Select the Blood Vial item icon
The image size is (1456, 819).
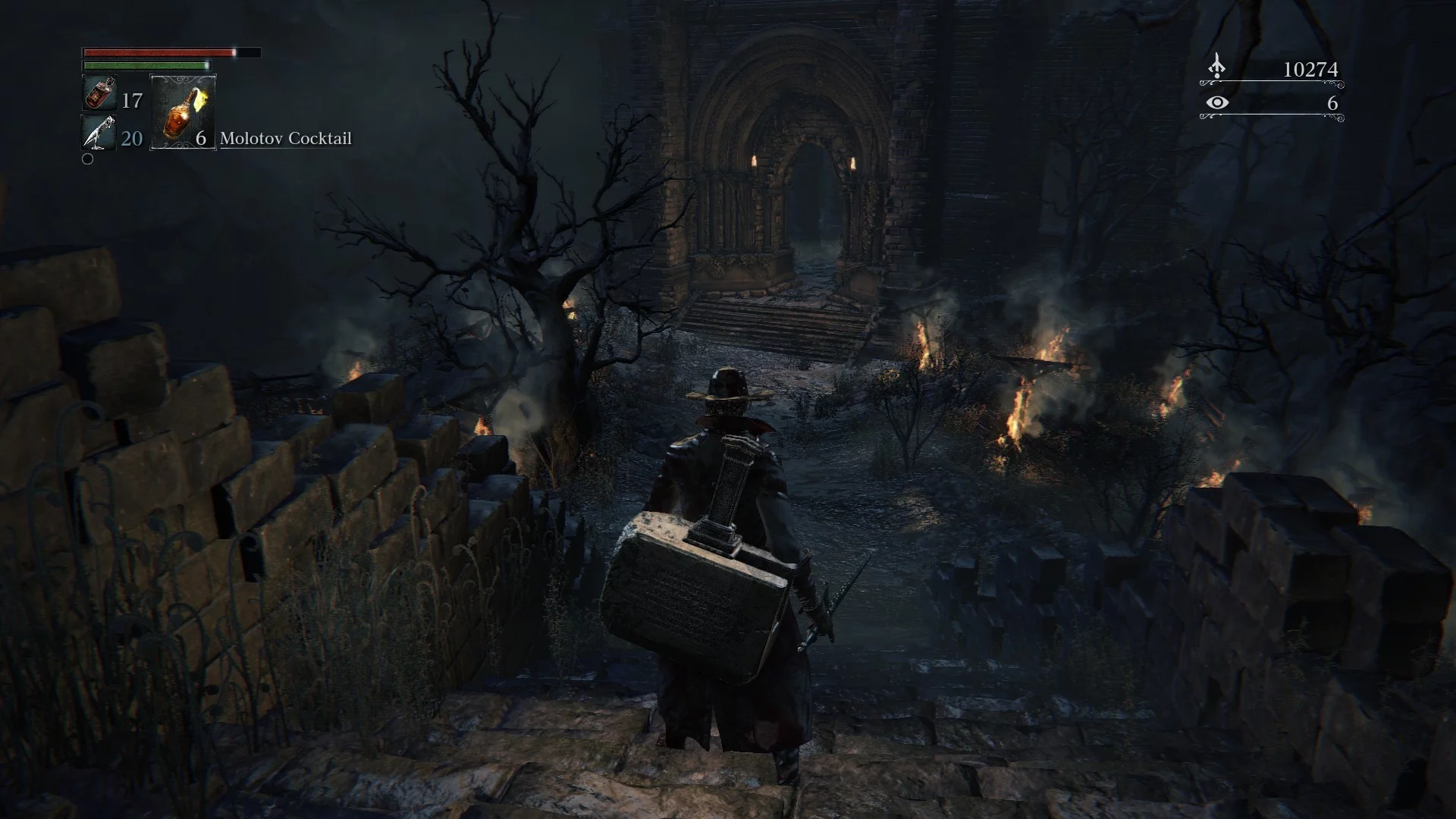point(99,94)
